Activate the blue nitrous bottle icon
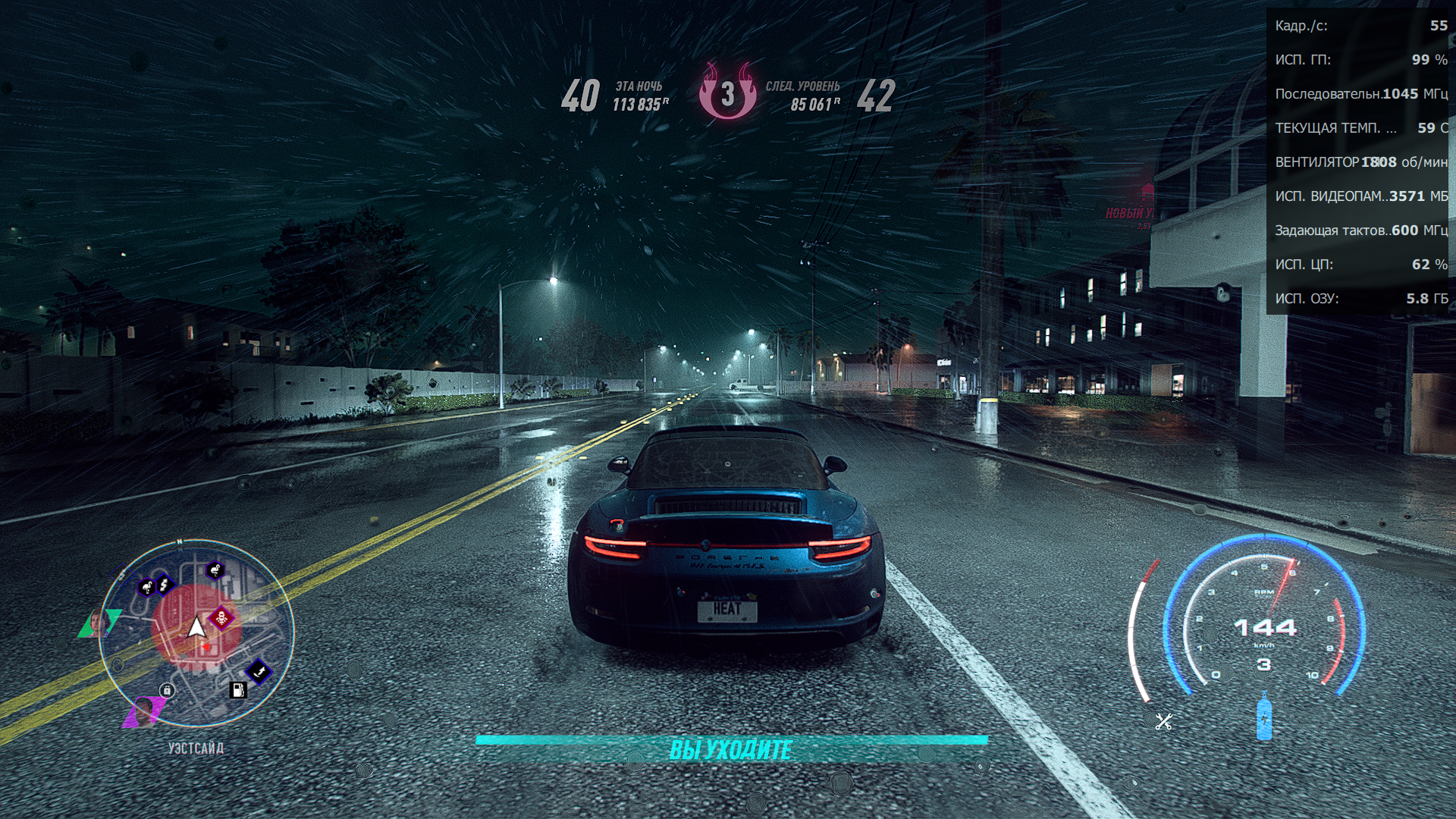The width and height of the screenshot is (1456, 819). tap(1263, 717)
